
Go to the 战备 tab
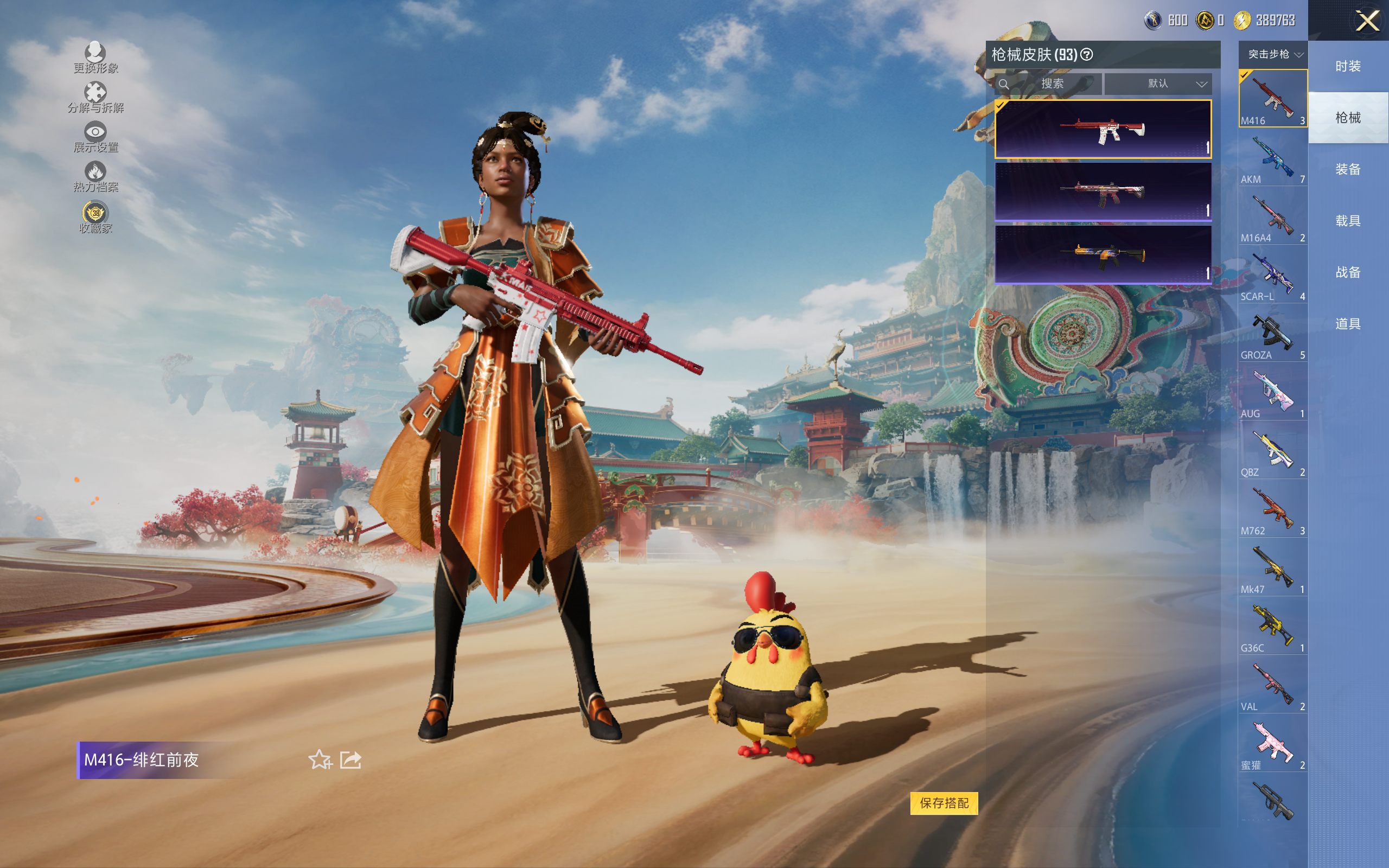tap(1348, 272)
